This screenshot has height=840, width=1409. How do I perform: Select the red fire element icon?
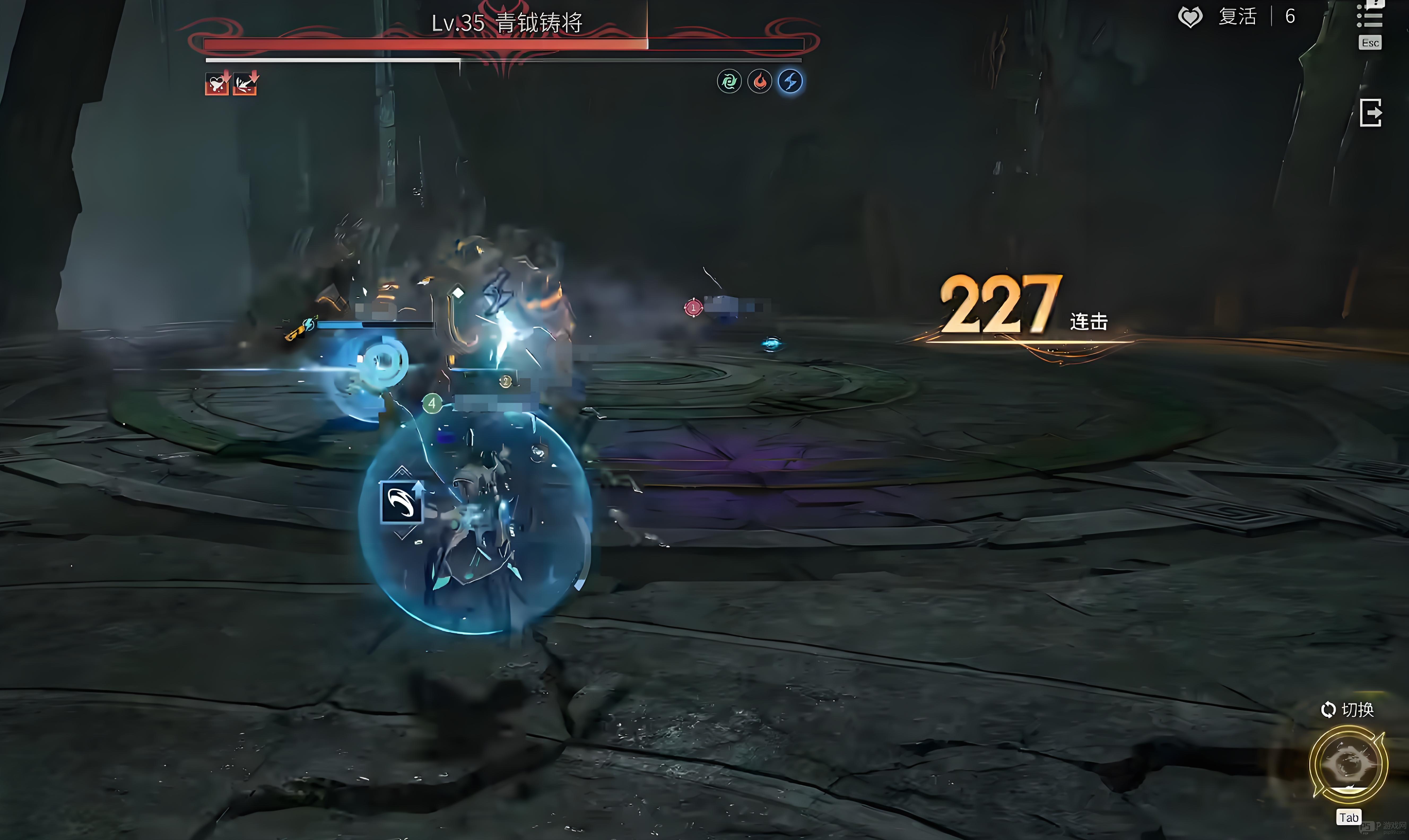click(x=760, y=81)
